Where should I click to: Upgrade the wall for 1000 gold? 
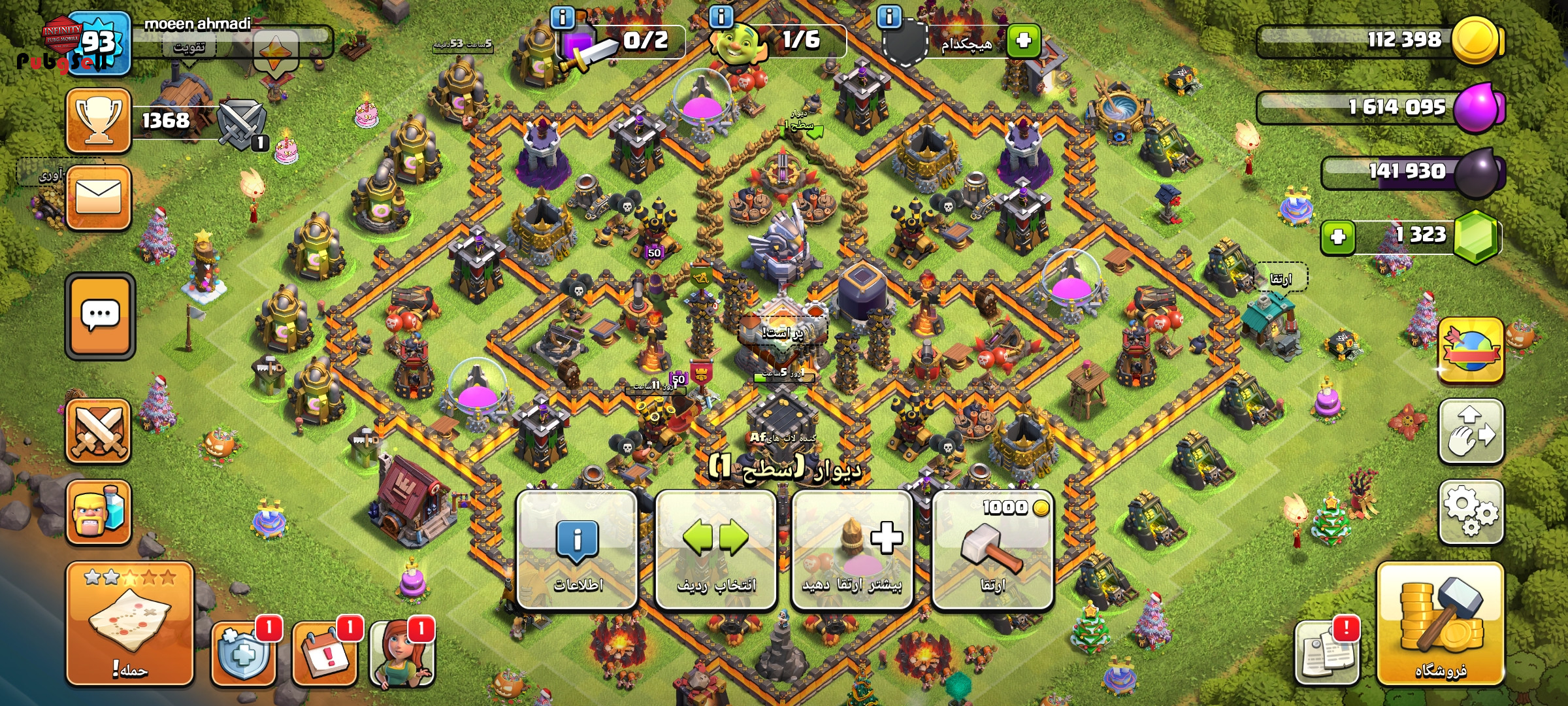992,550
